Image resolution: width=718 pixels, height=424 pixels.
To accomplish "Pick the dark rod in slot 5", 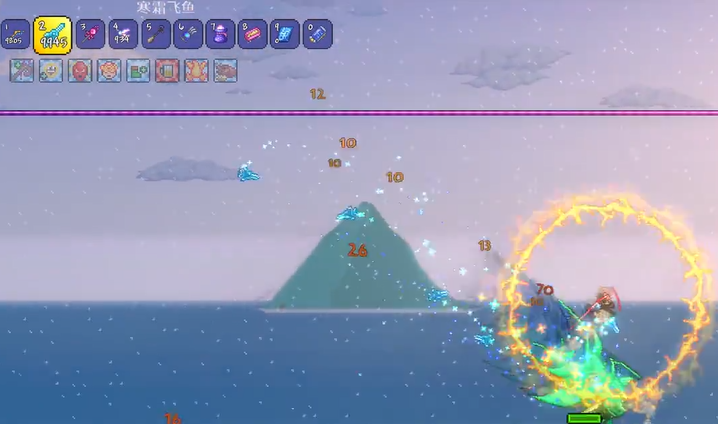I will (x=155, y=35).
